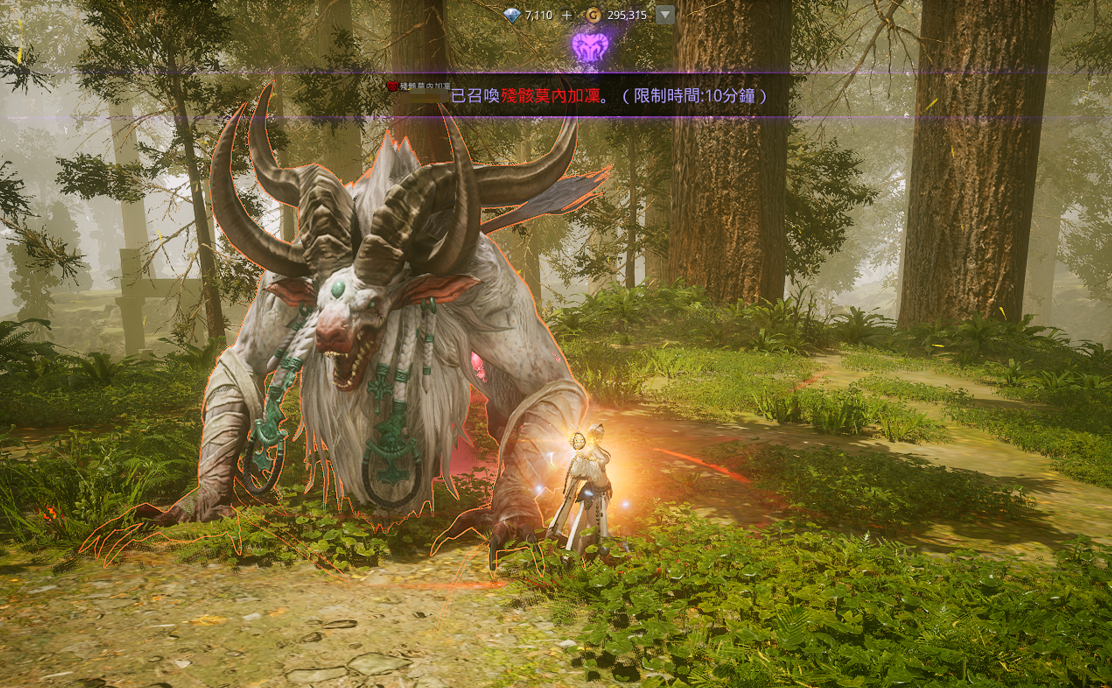Image resolution: width=1112 pixels, height=688 pixels.
Task: Click the gold coin currency icon
Action: click(594, 15)
